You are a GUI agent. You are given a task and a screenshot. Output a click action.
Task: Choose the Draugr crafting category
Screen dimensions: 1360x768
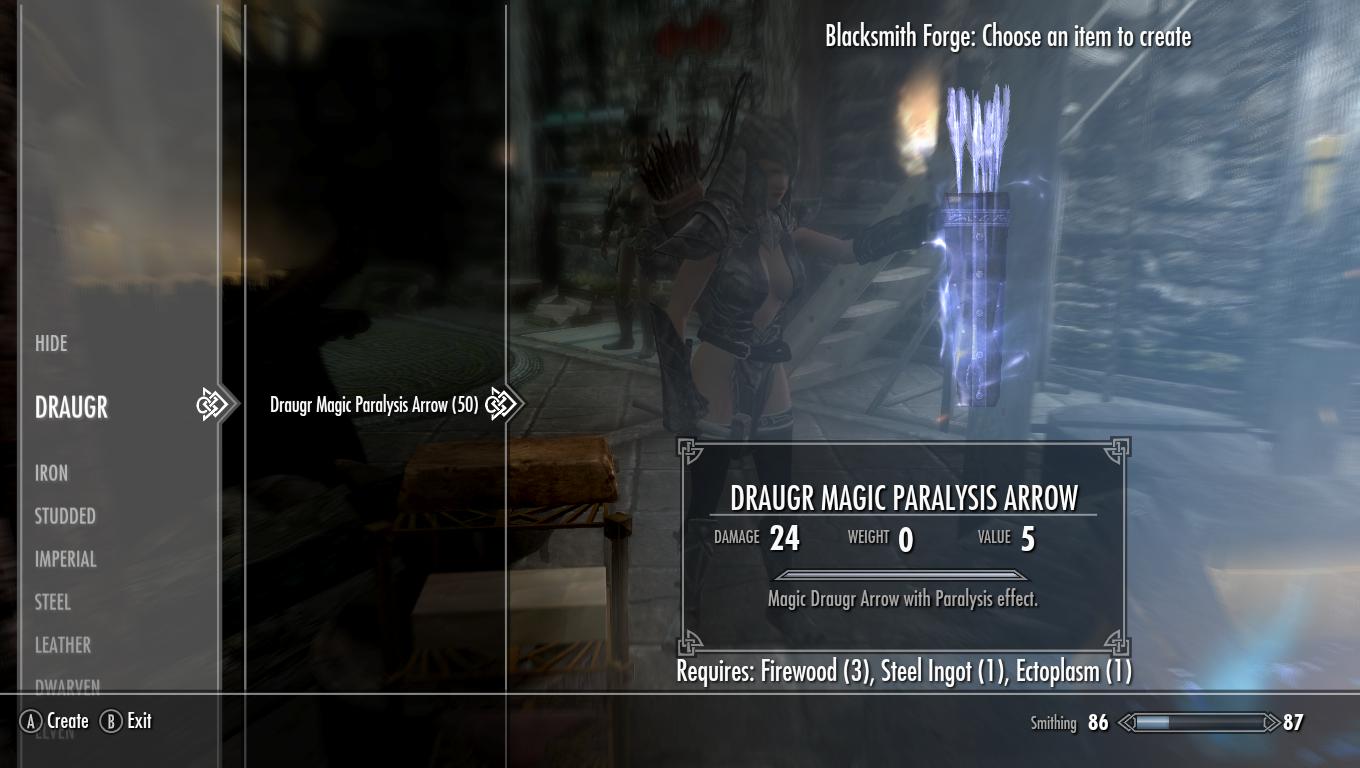click(x=71, y=408)
